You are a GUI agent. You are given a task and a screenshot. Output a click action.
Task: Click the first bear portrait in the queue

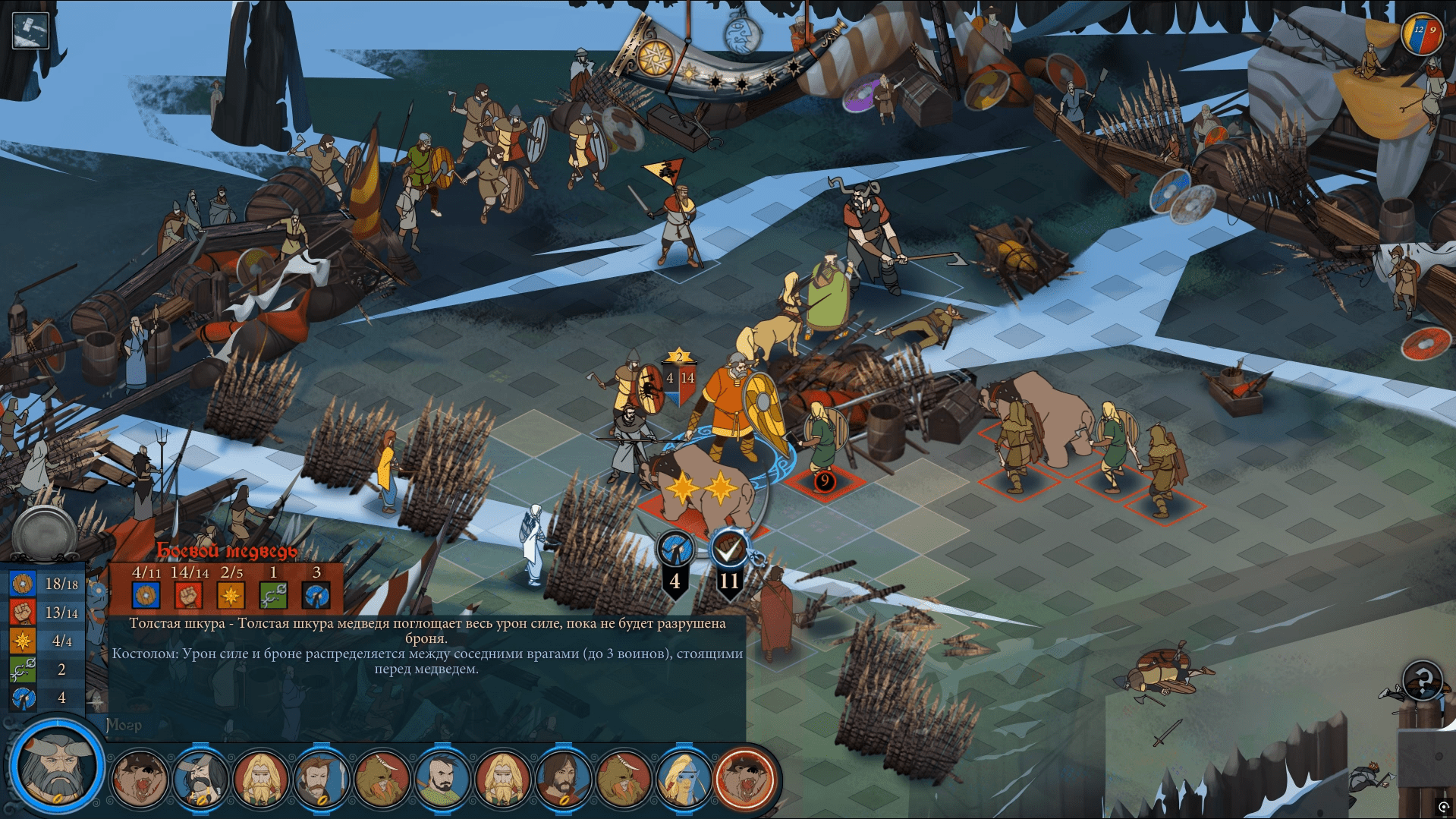tap(140, 778)
